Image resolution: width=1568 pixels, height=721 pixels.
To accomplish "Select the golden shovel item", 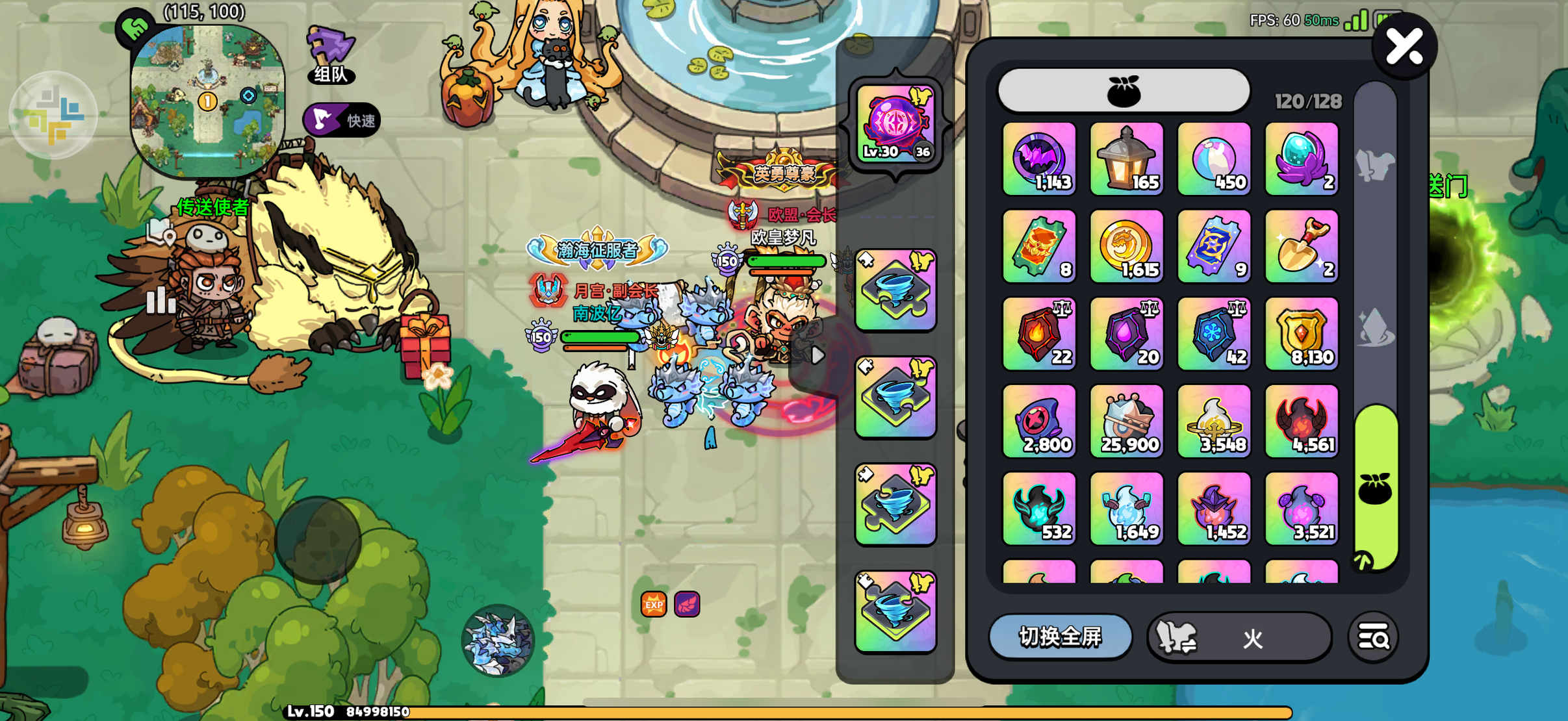I will tap(1302, 246).
